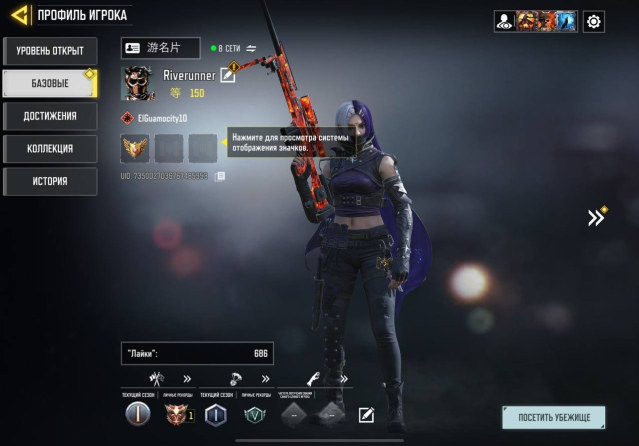Image resolution: width=639 pixels, height=446 pixels.
Task: Open the "Уровень открыт" tab
Action: (49, 50)
